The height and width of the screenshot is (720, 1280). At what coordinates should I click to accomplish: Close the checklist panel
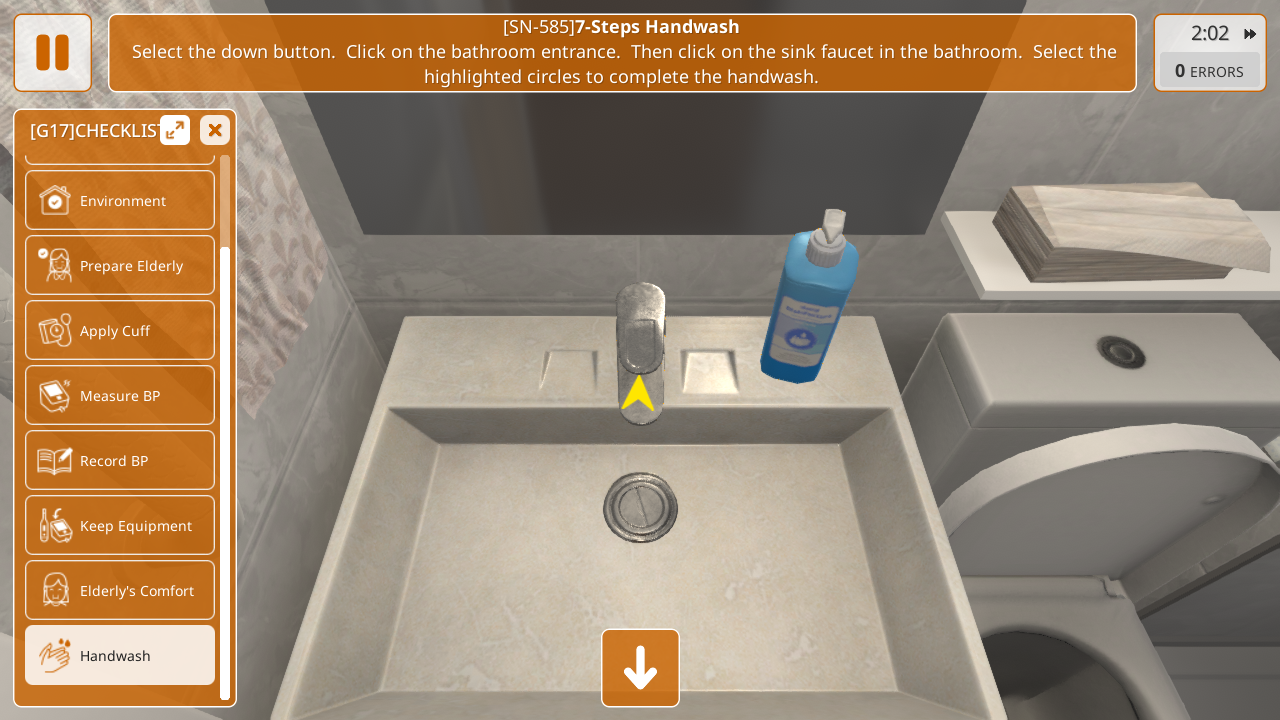click(215, 130)
